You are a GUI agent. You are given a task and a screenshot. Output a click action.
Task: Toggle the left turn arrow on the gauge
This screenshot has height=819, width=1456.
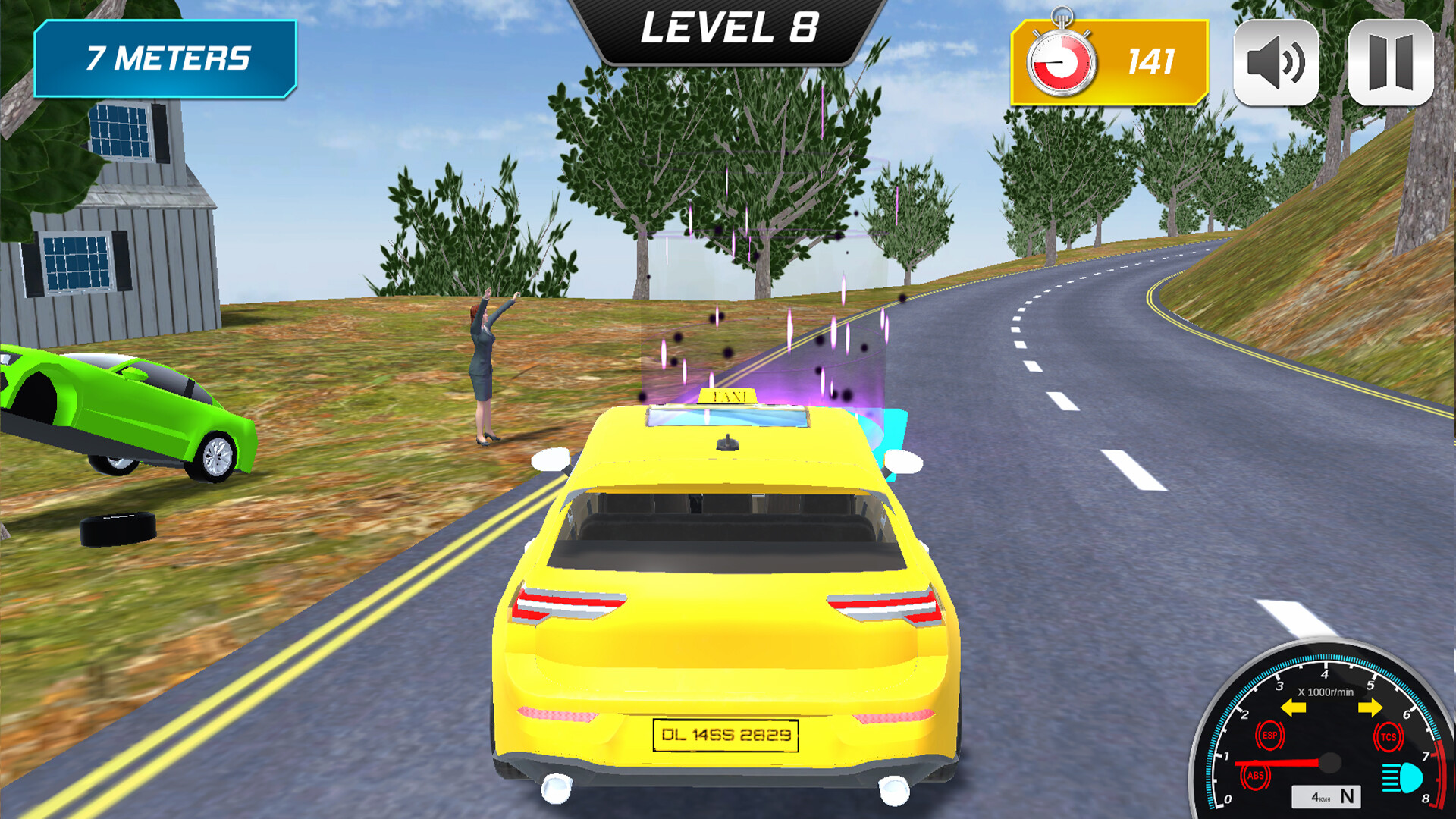click(1292, 708)
